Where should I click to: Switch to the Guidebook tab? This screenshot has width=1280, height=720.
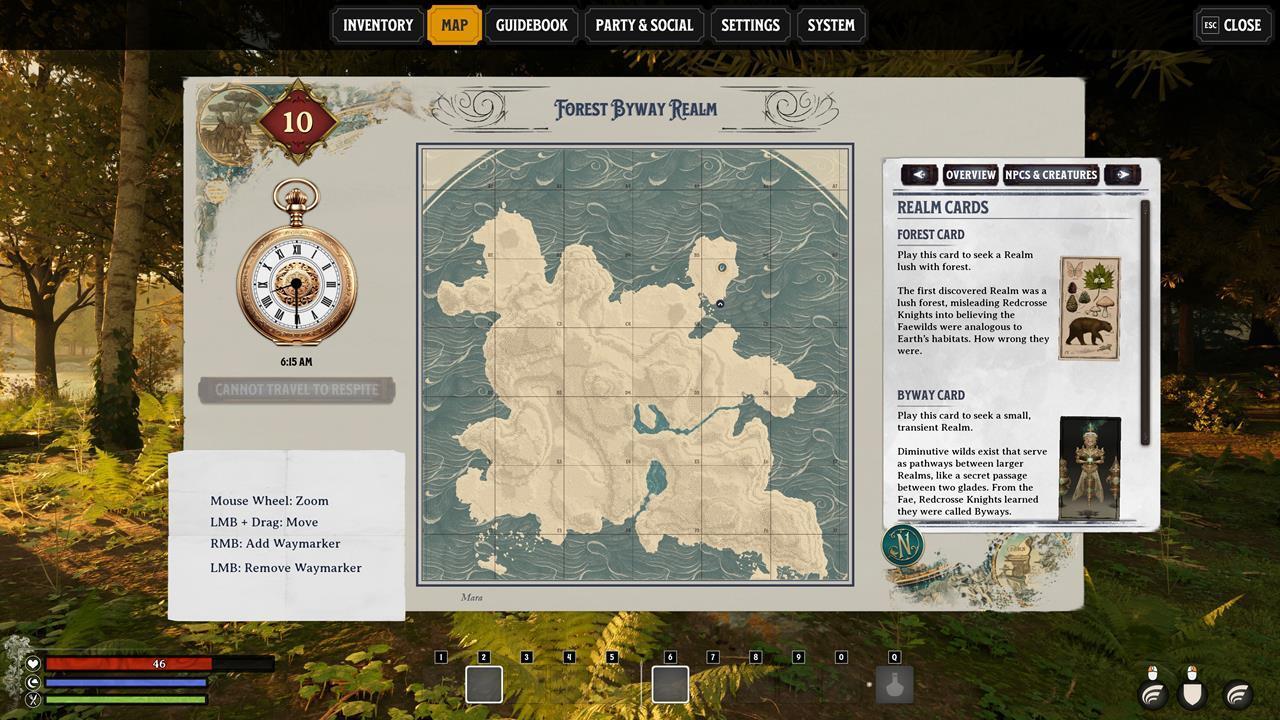(531, 25)
